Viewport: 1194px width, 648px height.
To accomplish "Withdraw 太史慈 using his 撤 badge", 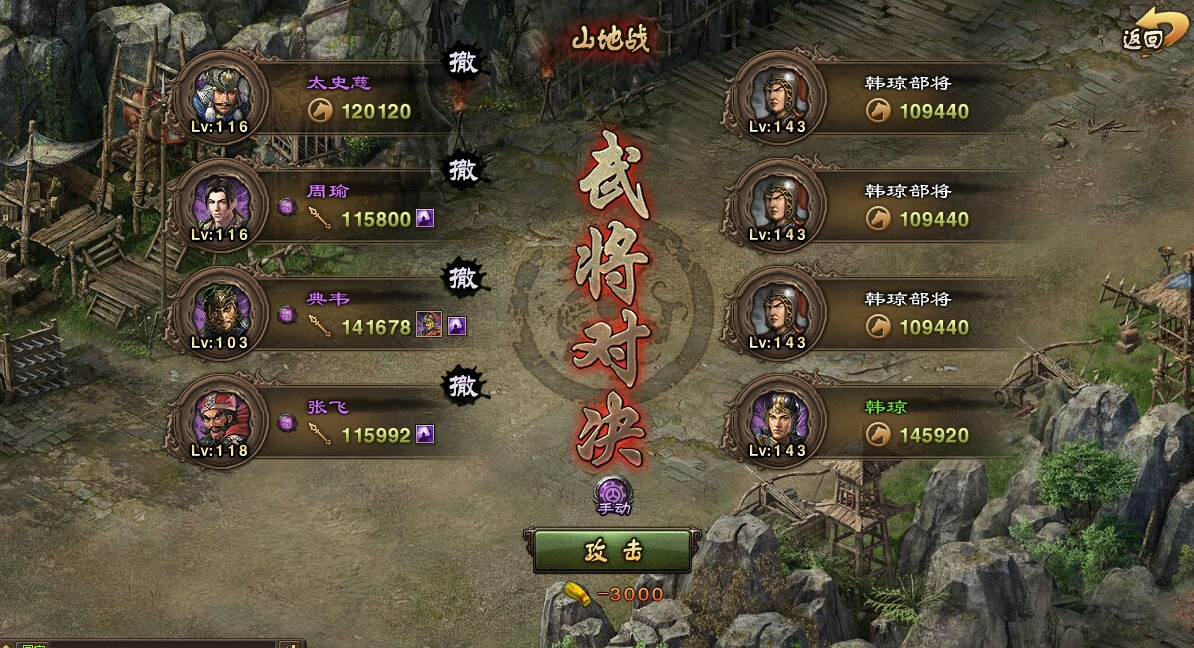I will [x=463, y=62].
